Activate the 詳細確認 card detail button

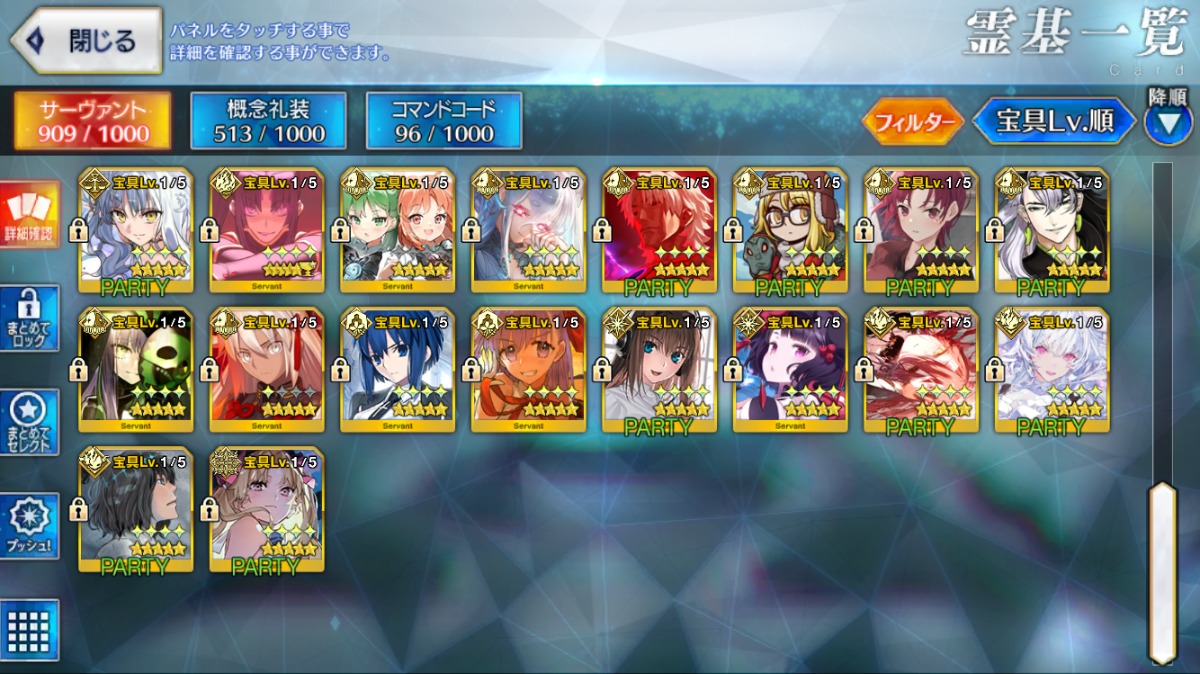click(x=29, y=214)
